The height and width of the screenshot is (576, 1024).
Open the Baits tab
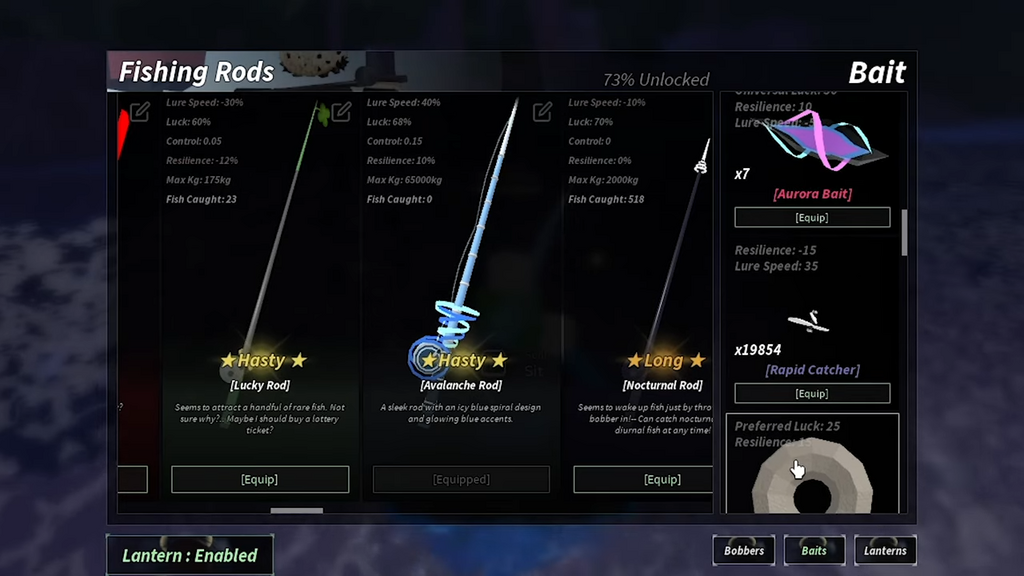pyautogui.click(x=814, y=550)
